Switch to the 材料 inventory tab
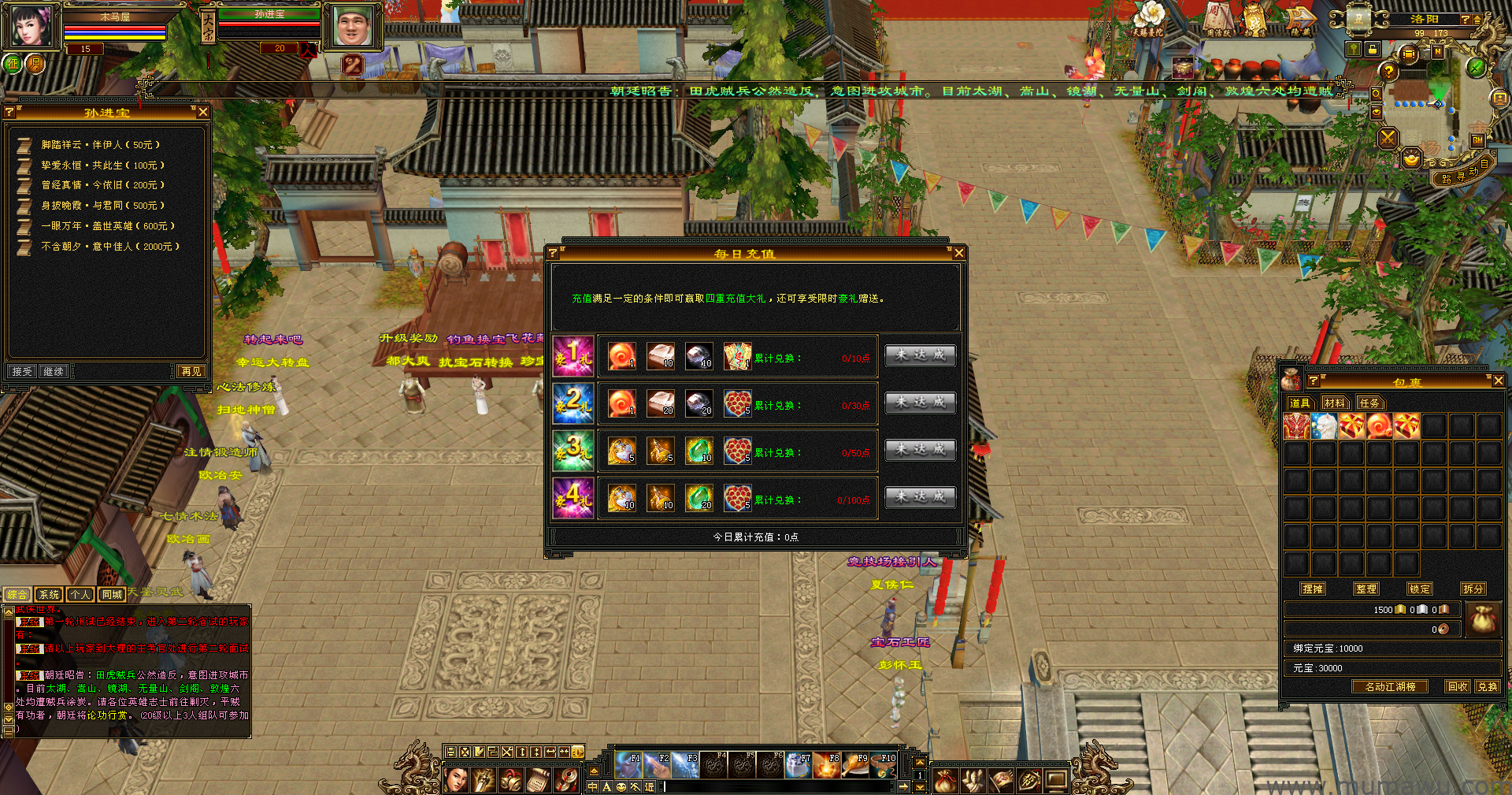The height and width of the screenshot is (795, 1512). coord(1335,403)
